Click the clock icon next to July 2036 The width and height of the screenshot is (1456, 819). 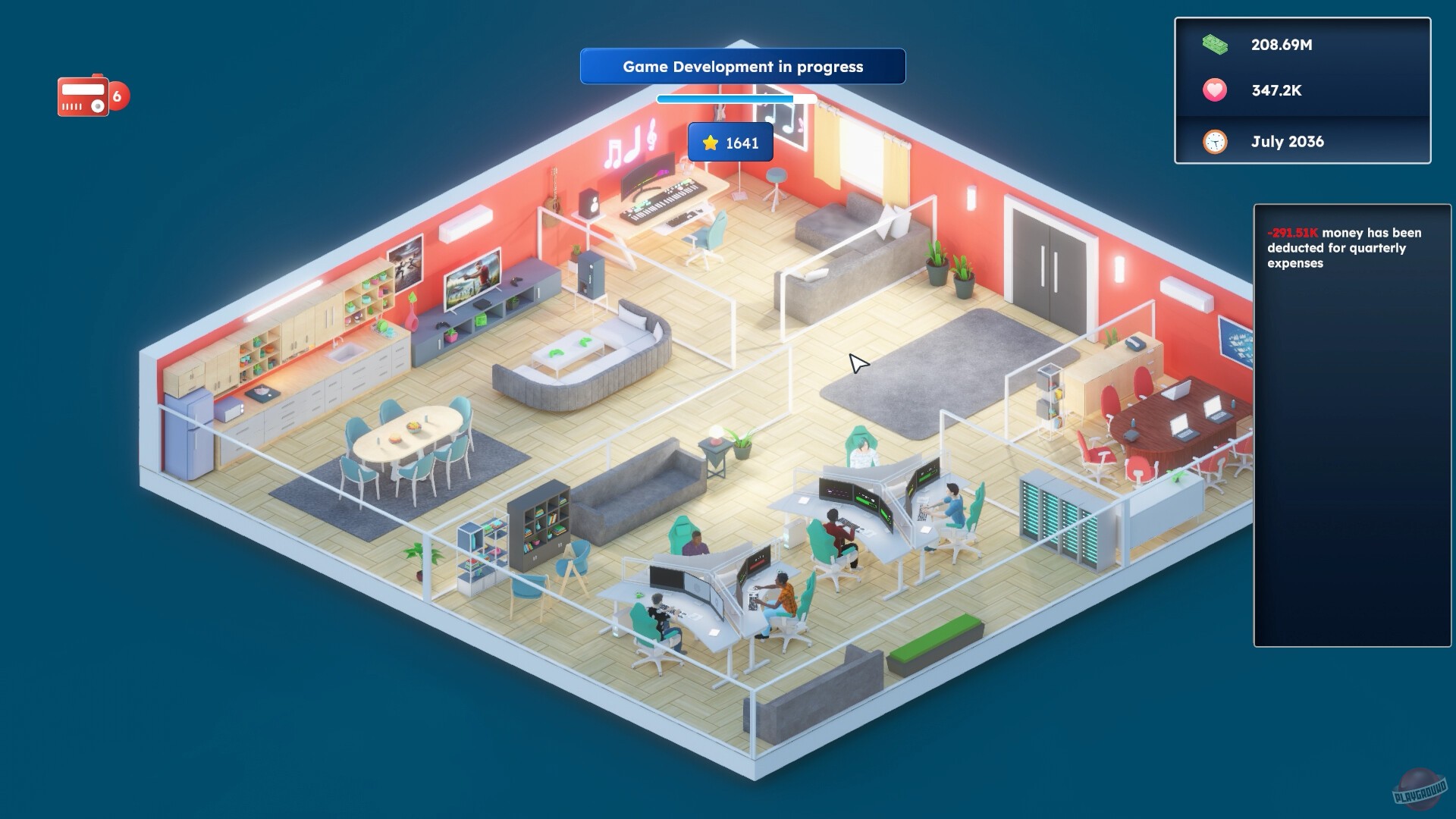[x=1214, y=141]
